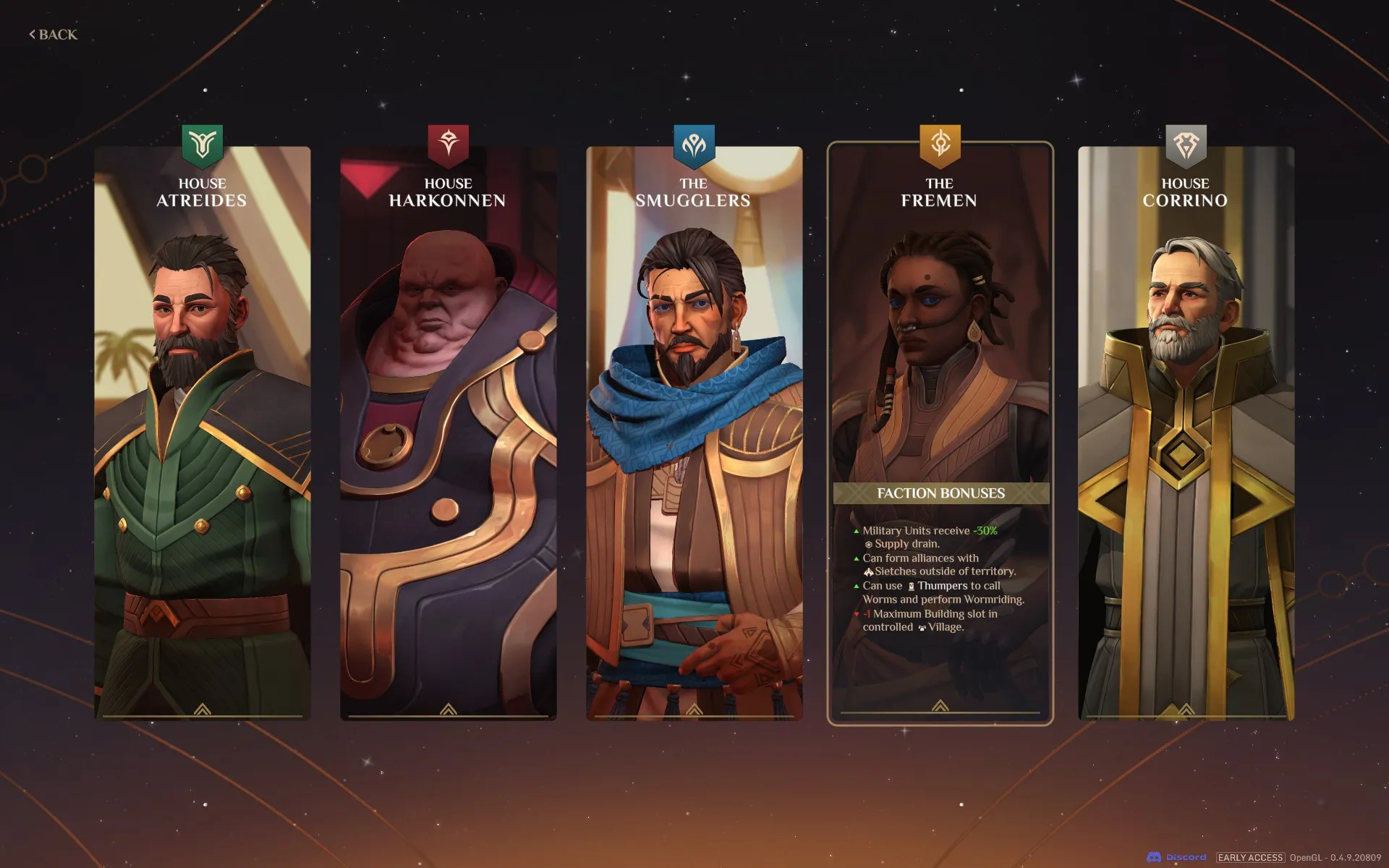Click the green Atreides hawk emblem
The image size is (1389, 868).
[x=203, y=144]
